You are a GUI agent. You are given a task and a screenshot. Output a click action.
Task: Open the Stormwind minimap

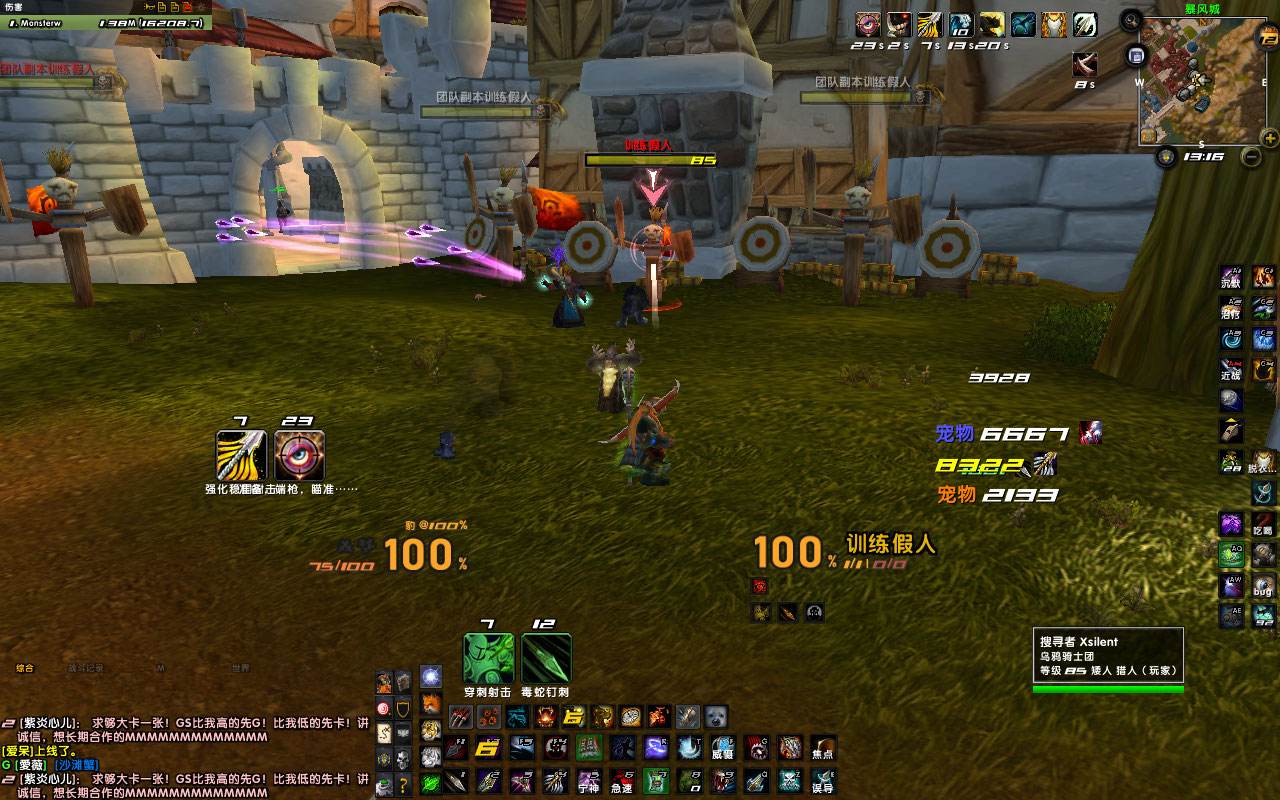point(1199,80)
